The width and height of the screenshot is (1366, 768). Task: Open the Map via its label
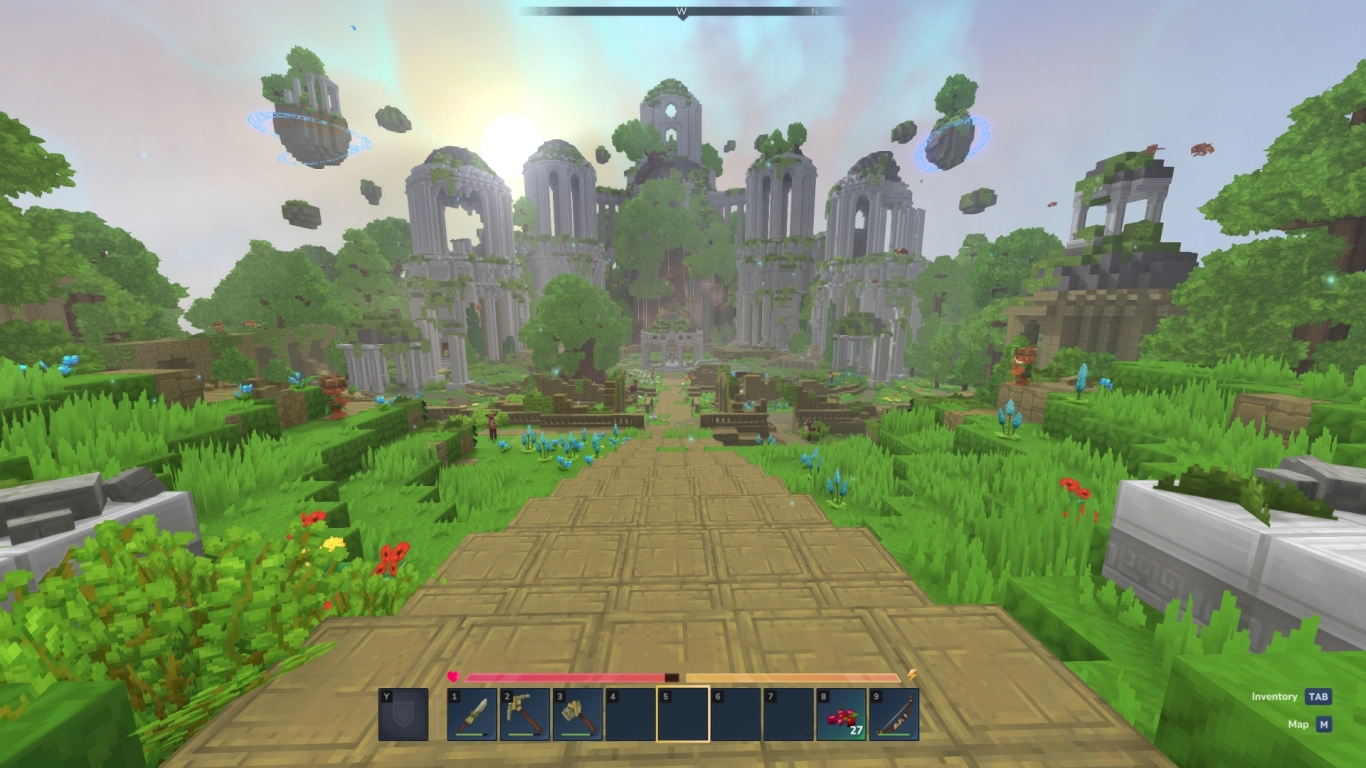(1299, 723)
